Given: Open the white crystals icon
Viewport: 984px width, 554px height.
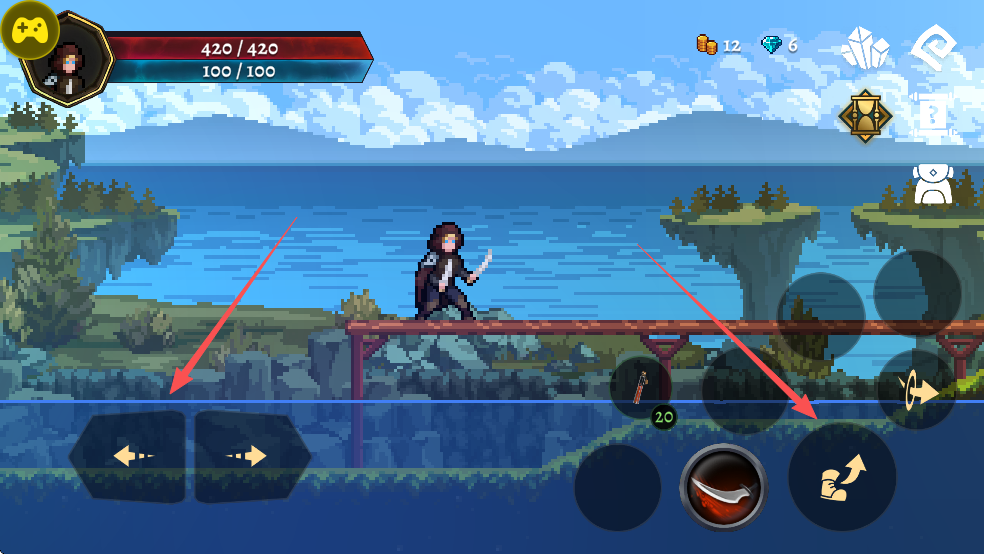Looking at the screenshot, I should [x=865, y=47].
